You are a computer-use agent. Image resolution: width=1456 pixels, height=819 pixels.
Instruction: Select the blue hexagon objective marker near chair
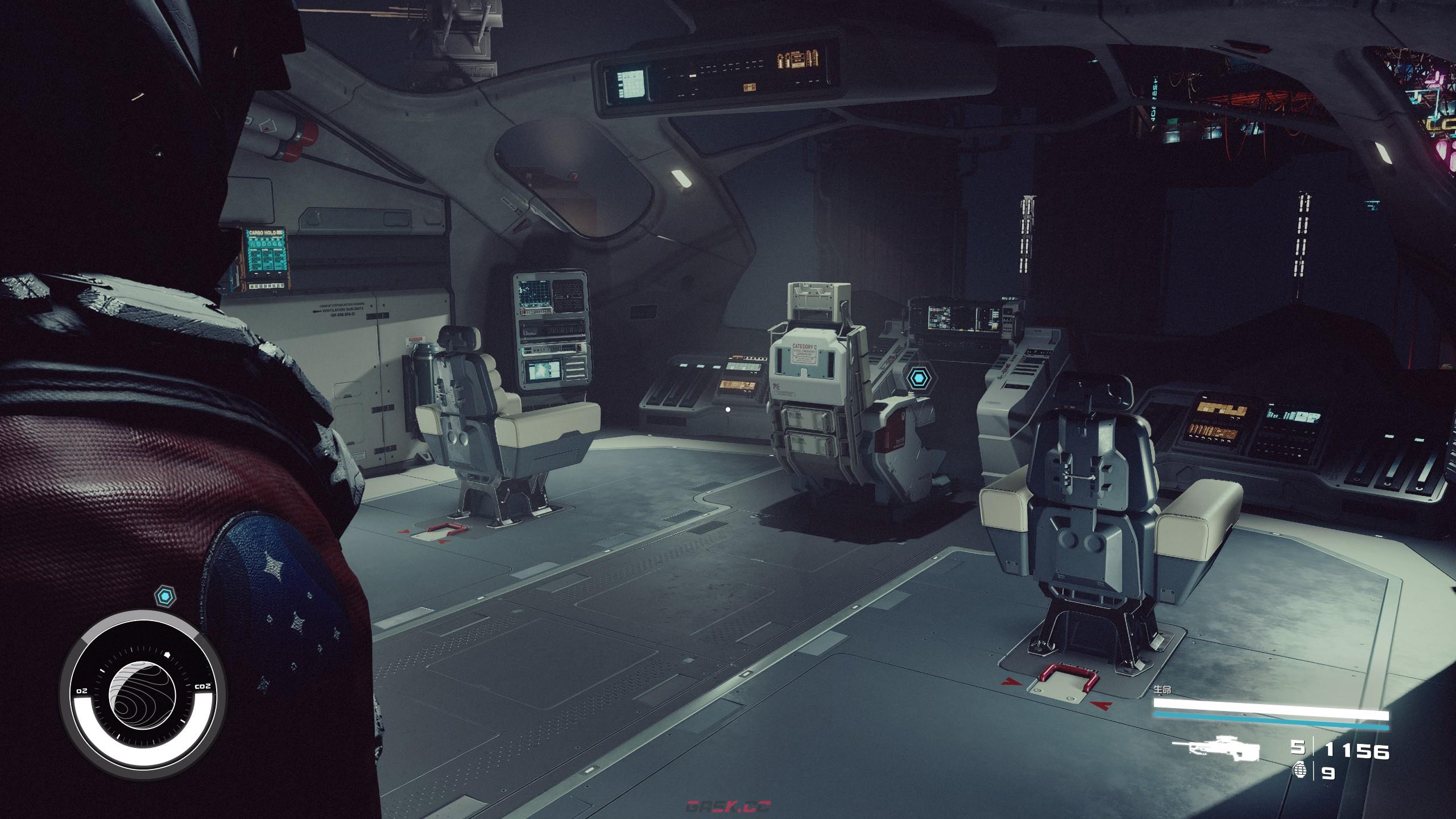pos(916,378)
